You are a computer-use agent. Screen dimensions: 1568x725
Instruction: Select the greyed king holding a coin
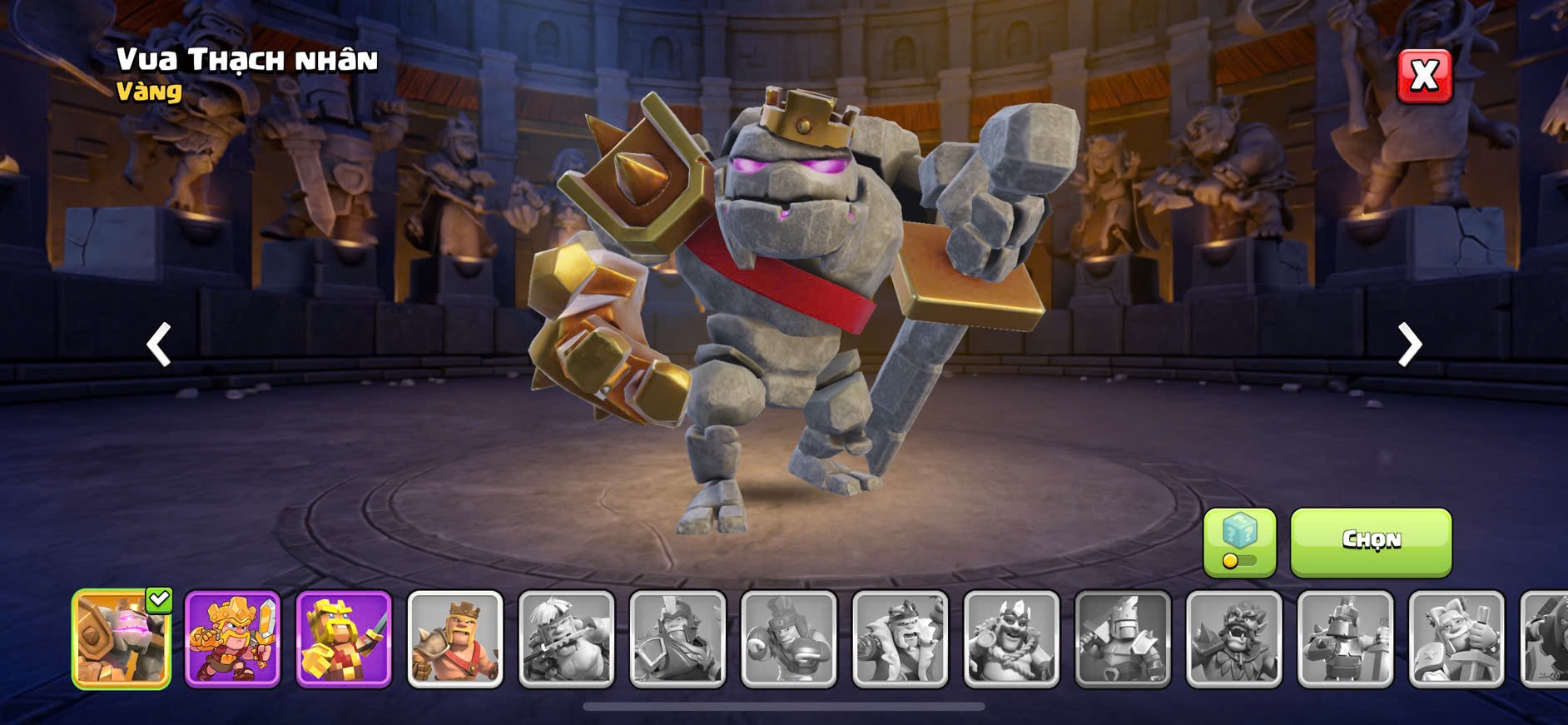(1011, 639)
